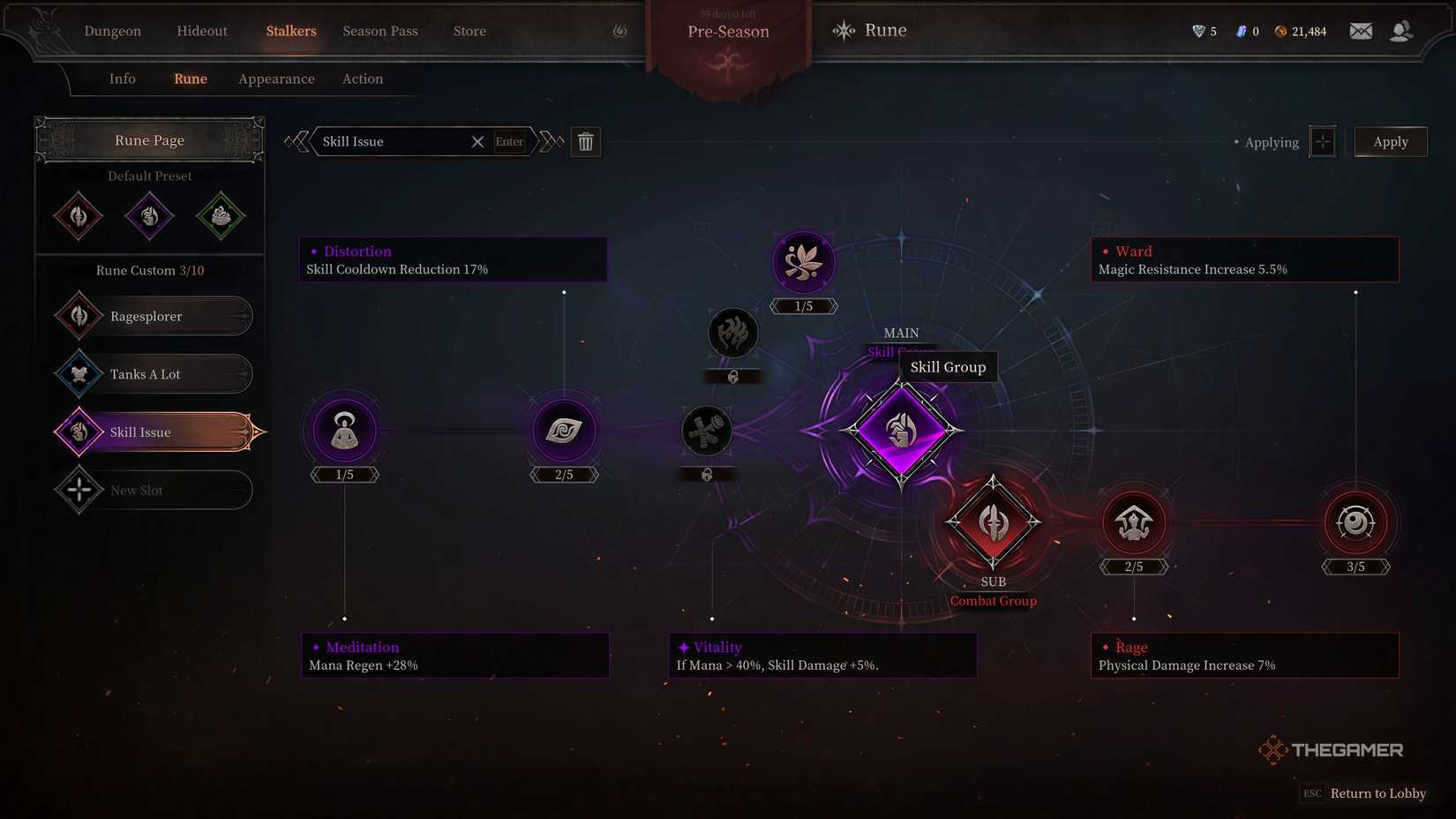Viewport: 1456px width, 819px height.
Task: Toggle the Applying crosshair control
Action: pyautogui.click(x=1323, y=141)
